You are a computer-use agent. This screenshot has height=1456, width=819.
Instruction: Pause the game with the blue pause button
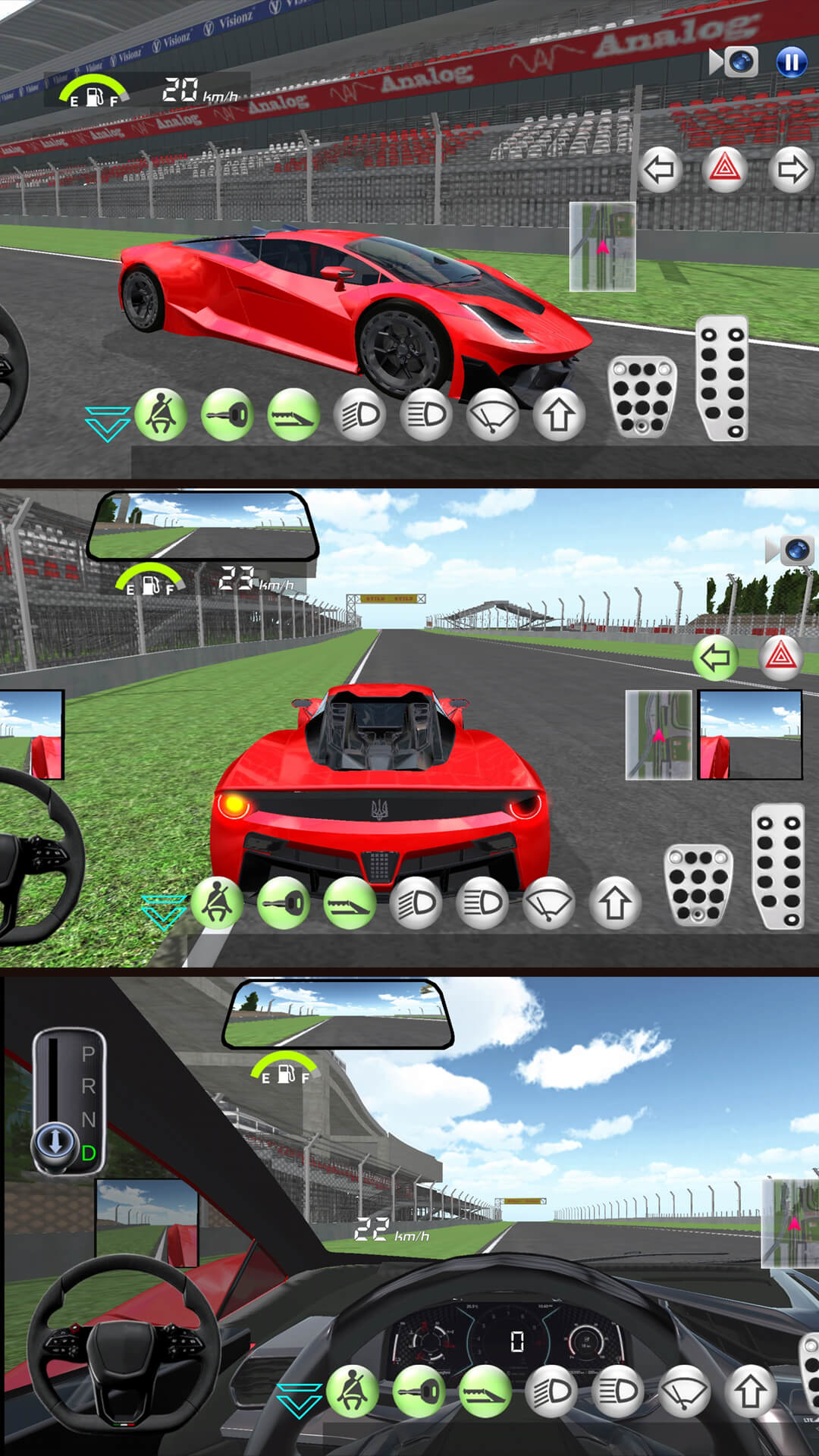click(791, 62)
